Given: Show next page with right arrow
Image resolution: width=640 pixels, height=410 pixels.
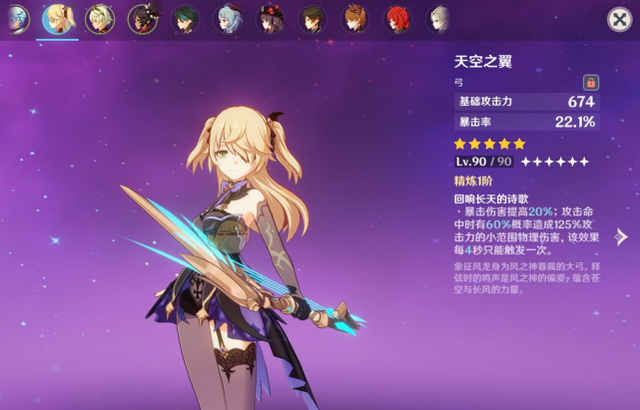Looking at the screenshot, I should (x=621, y=237).
